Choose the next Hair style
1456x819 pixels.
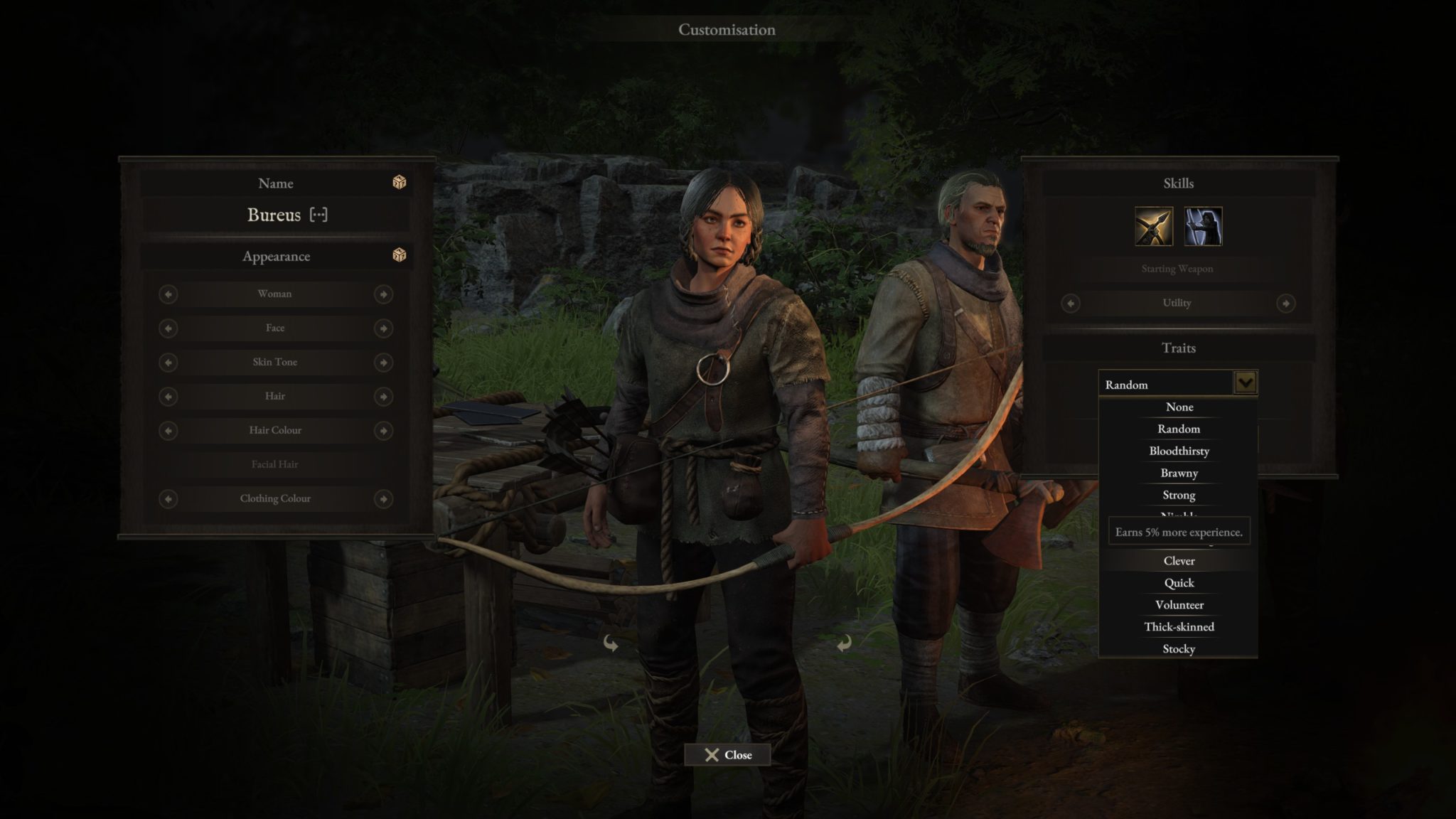pos(383,397)
